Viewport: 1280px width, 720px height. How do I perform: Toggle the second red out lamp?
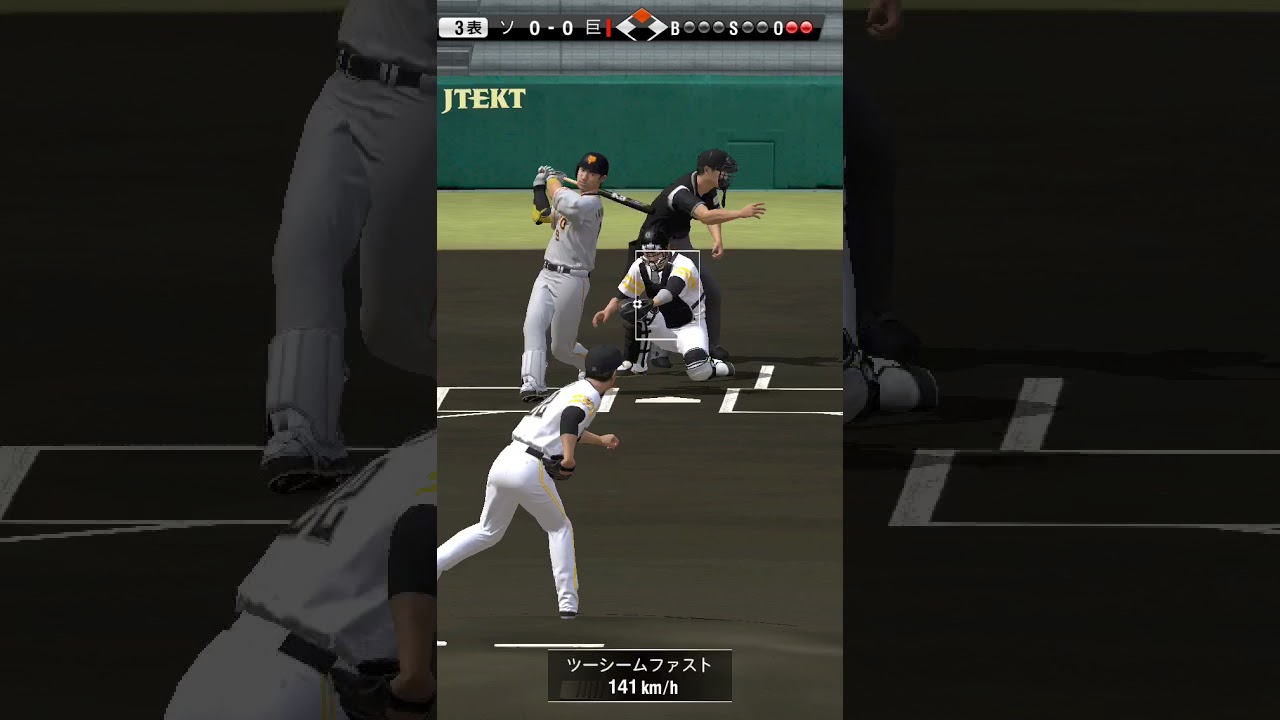807,26
